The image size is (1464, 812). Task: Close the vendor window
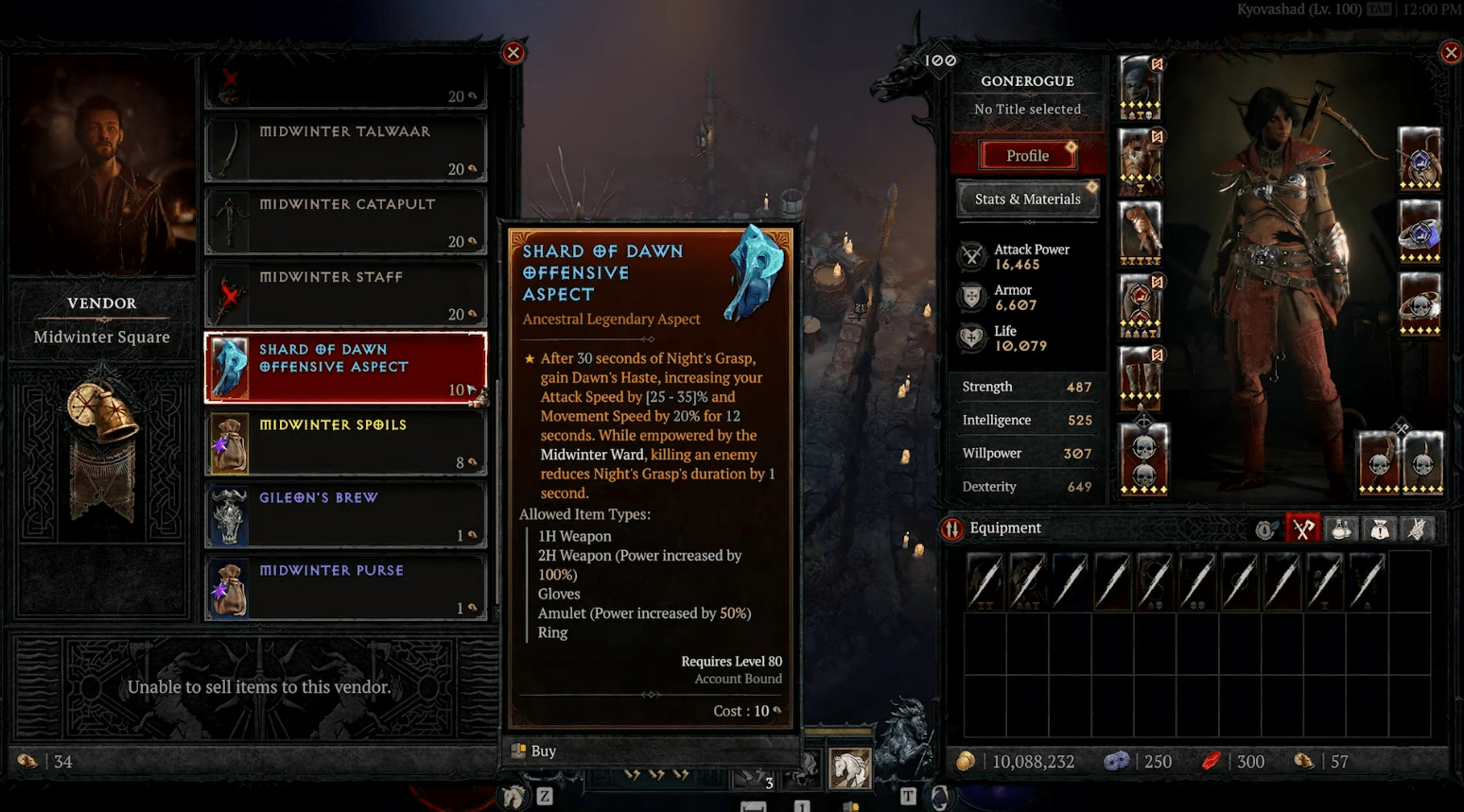[x=514, y=53]
